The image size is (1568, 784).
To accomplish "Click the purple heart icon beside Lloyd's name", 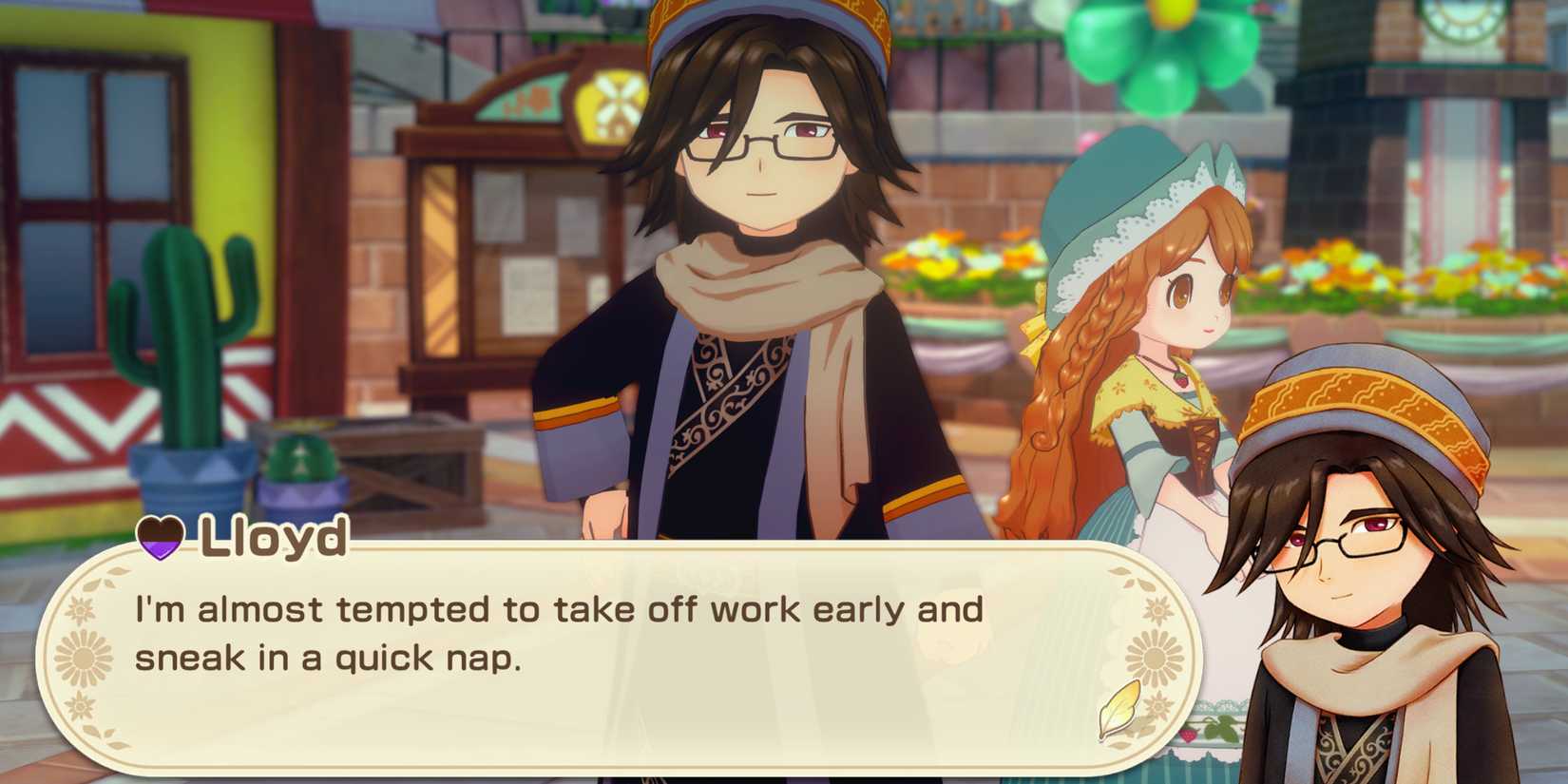I will click(x=160, y=540).
